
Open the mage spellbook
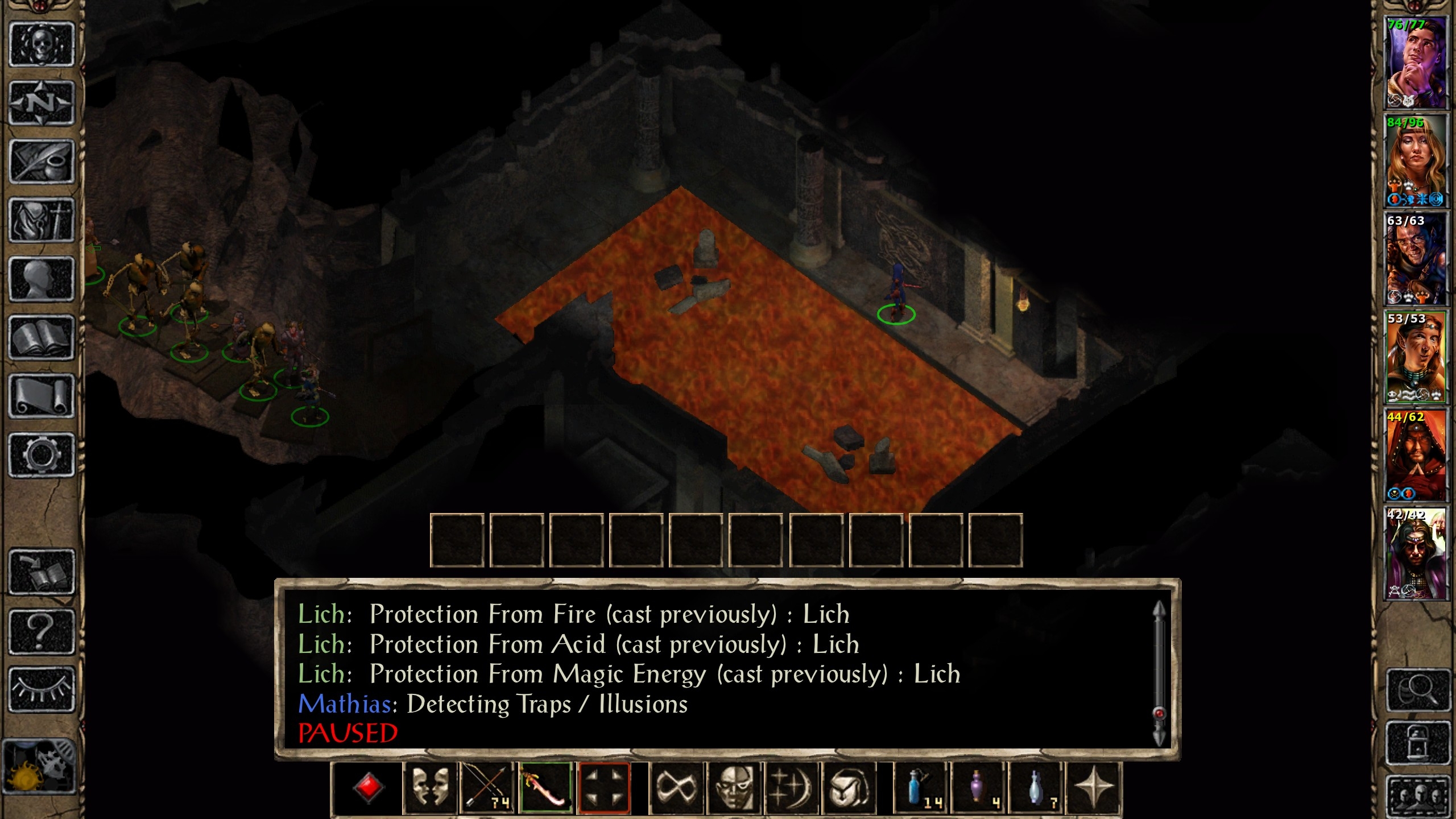click(x=42, y=338)
